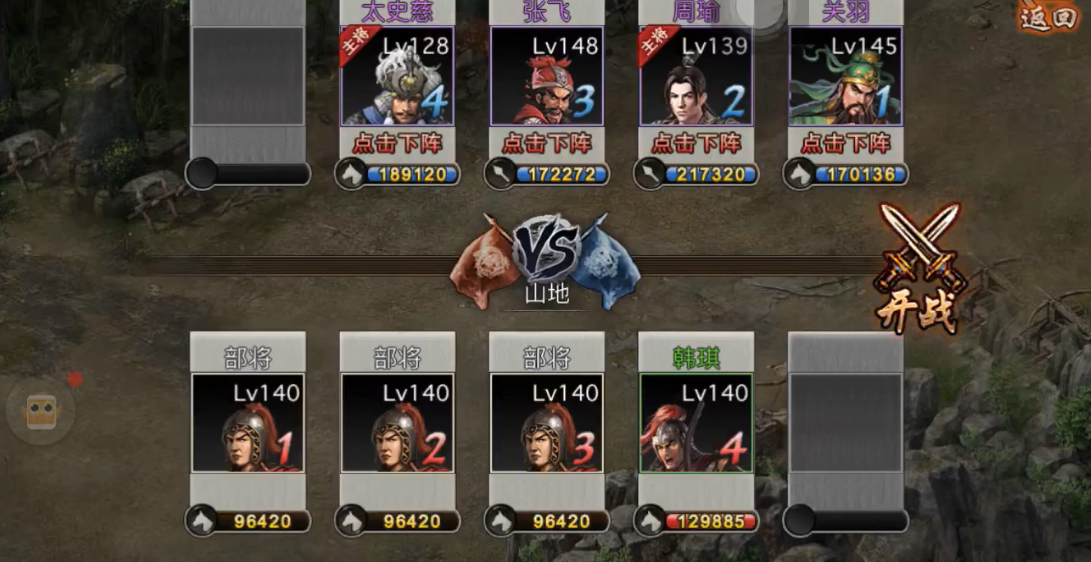1091x562 pixels.
Task: Inspect enemy general 韩琪 card
Action: tap(696, 423)
